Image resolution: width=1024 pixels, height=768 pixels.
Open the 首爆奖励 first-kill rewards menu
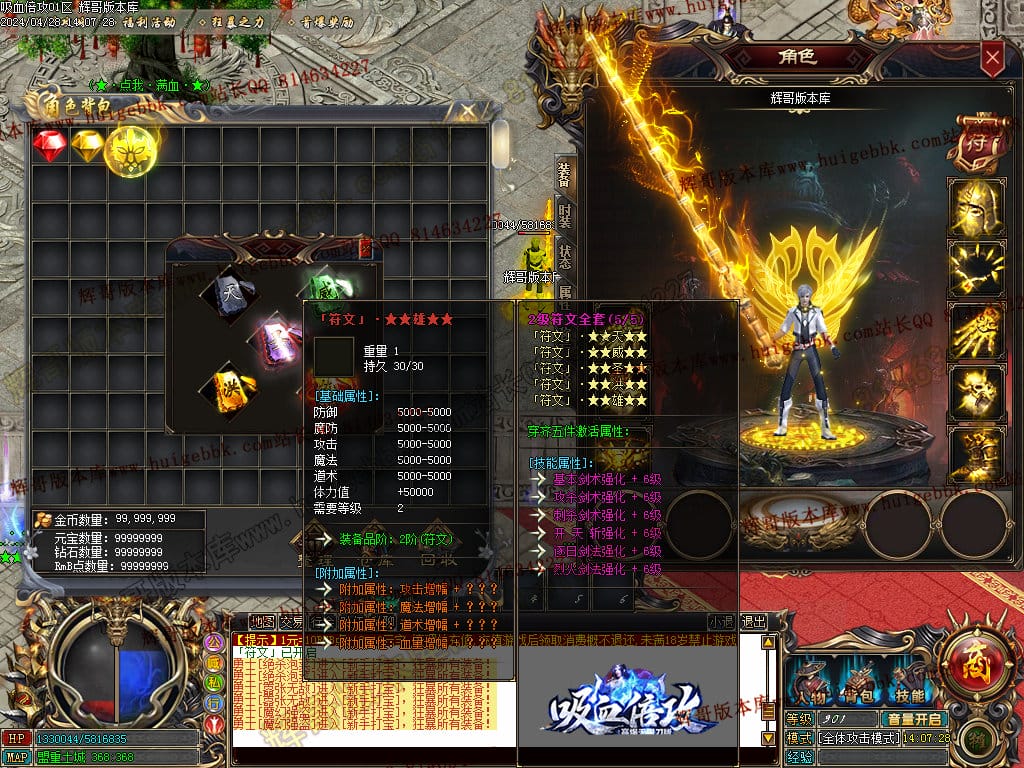click(x=324, y=21)
